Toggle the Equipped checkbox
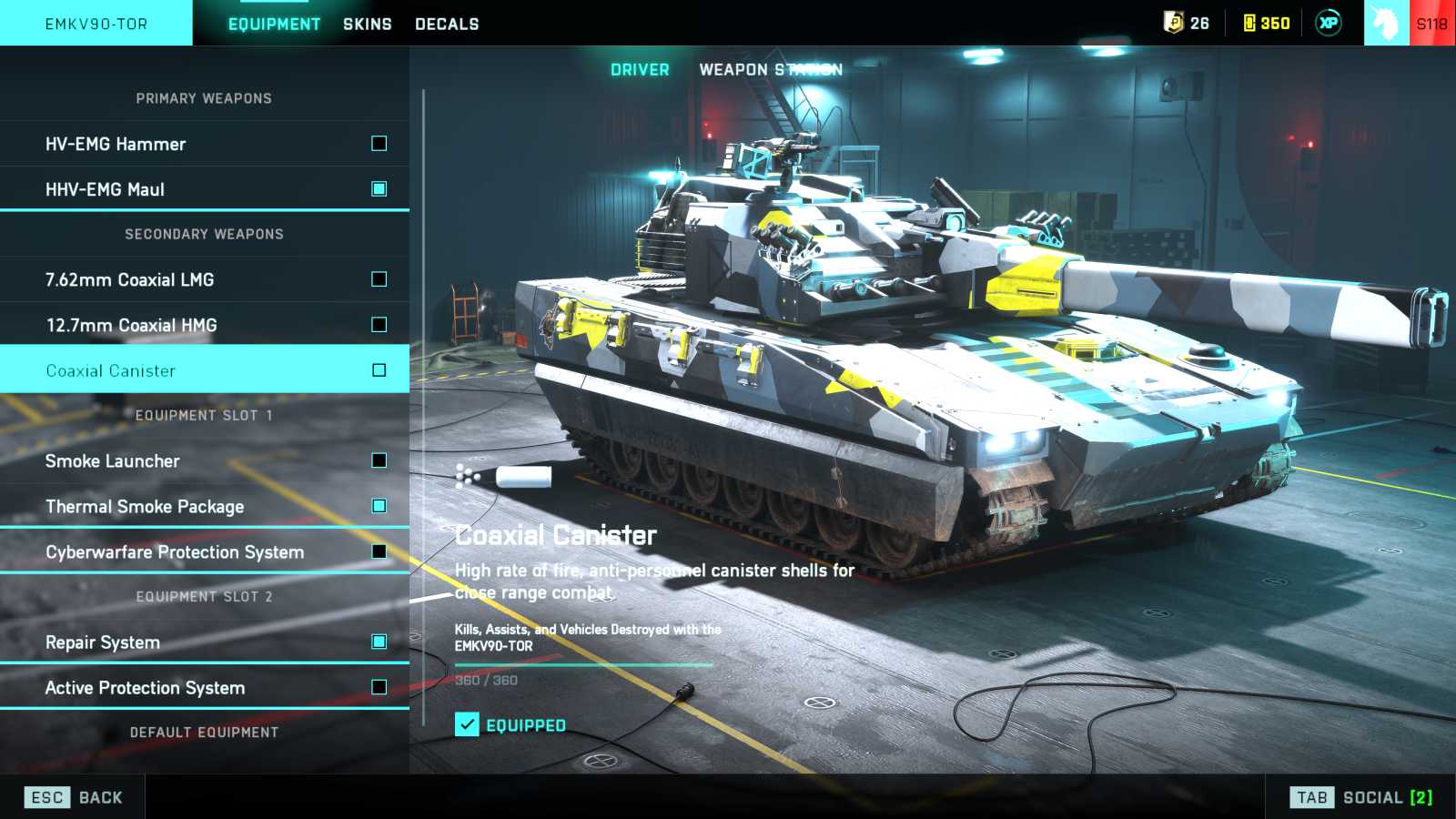 [x=467, y=724]
